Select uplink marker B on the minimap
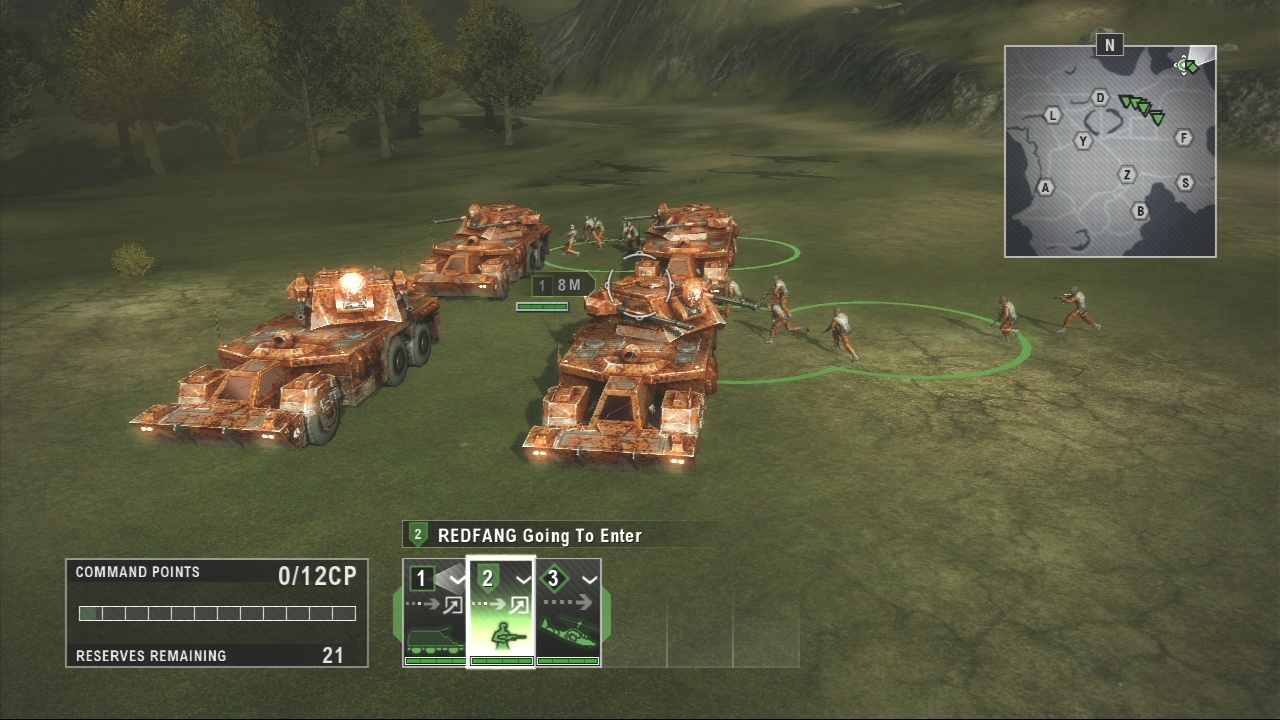This screenshot has height=720, width=1280. pos(1139,211)
